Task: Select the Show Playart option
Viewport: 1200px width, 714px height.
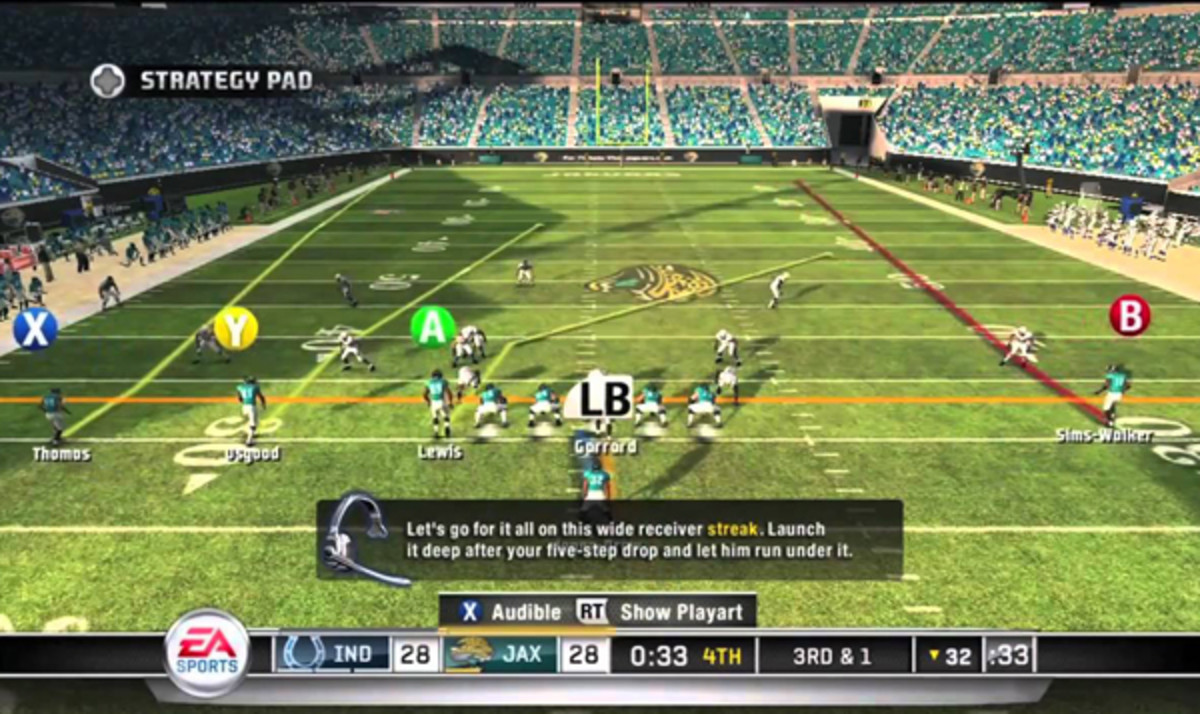Action: tap(666, 612)
